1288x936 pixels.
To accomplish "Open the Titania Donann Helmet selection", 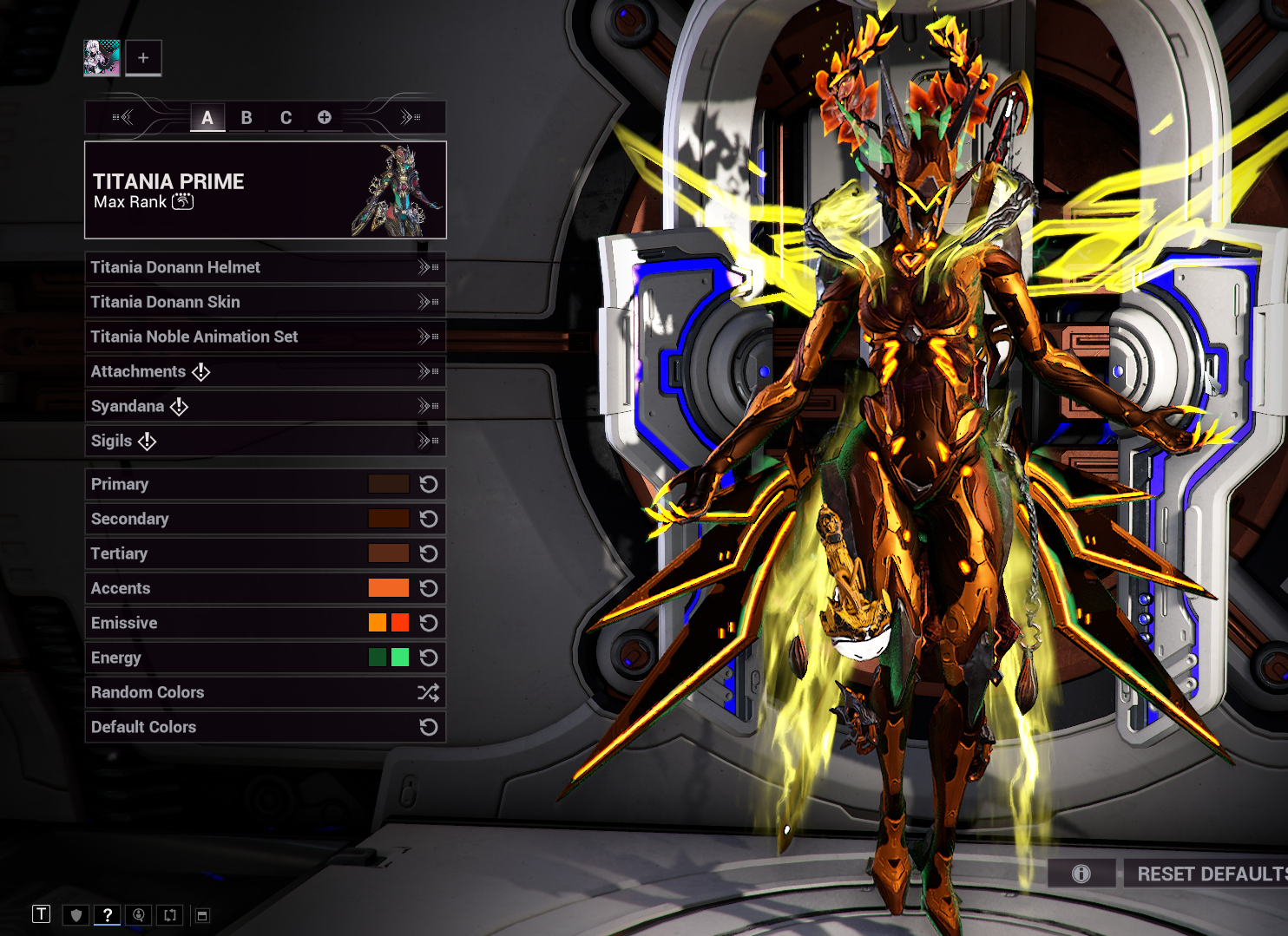I will pos(265,267).
